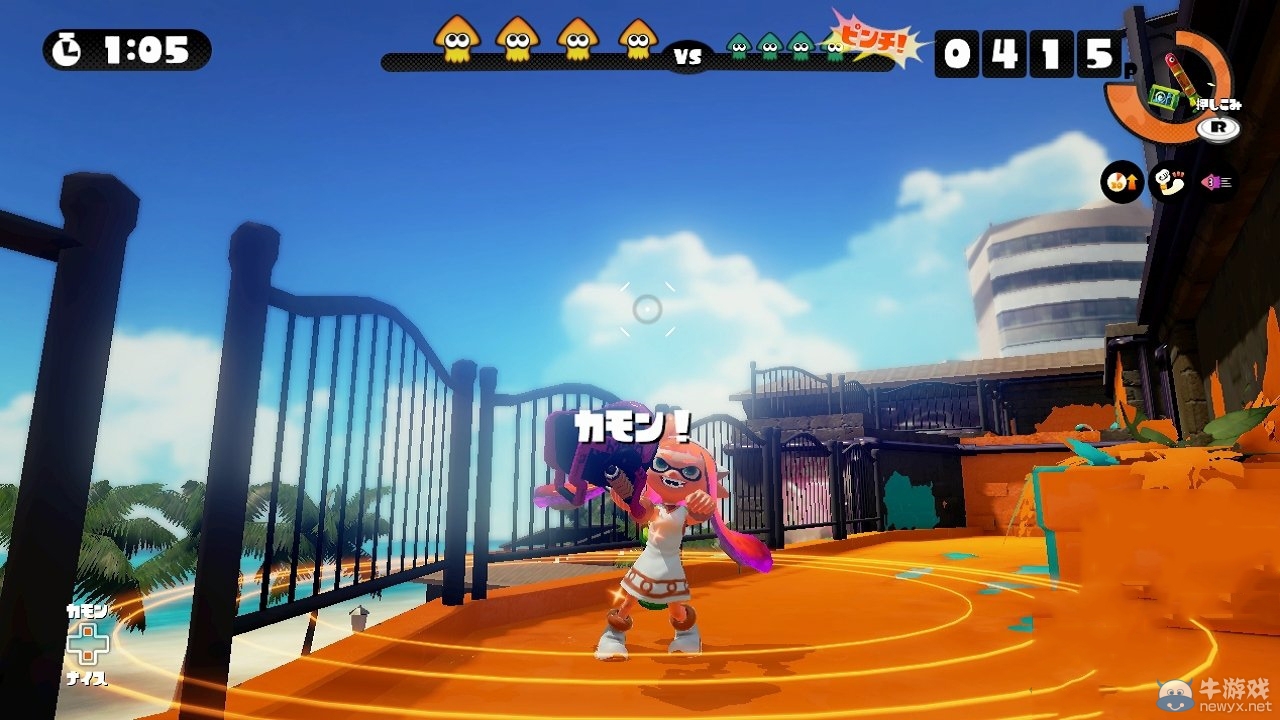1280x720 pixels.
Task: Select the special charge up ability icon
Action: (x=1122, y=182)
